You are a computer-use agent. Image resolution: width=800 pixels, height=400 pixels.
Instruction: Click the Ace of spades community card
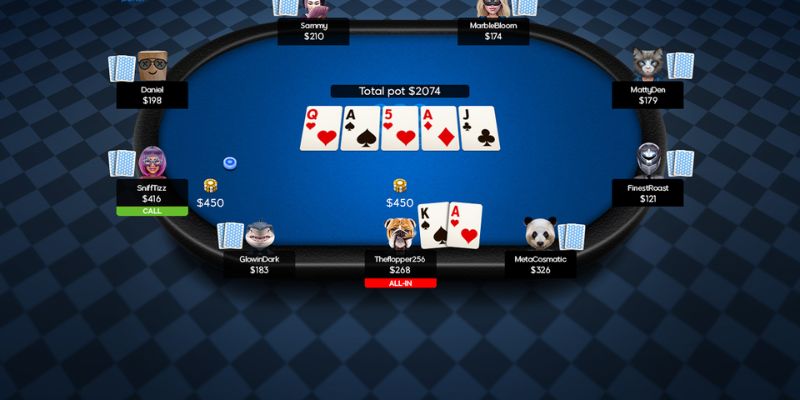click(359, 128)
